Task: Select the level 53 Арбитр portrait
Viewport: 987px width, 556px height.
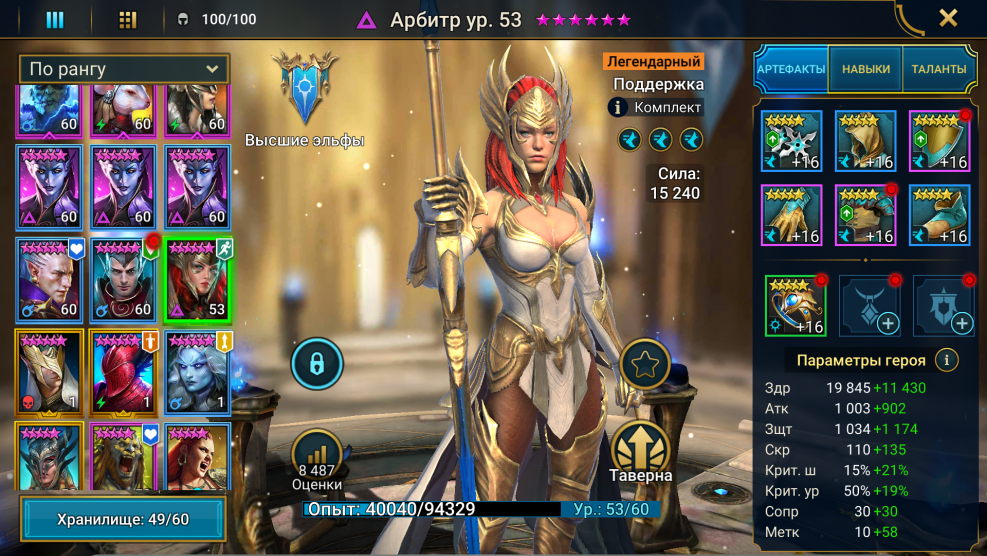Action: (x=197, y=281)
